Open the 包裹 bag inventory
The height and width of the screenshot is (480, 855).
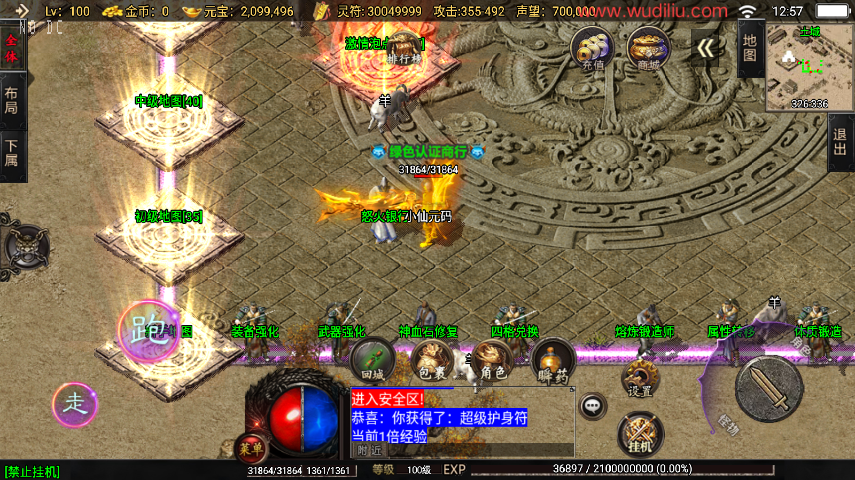coord(431,361)
